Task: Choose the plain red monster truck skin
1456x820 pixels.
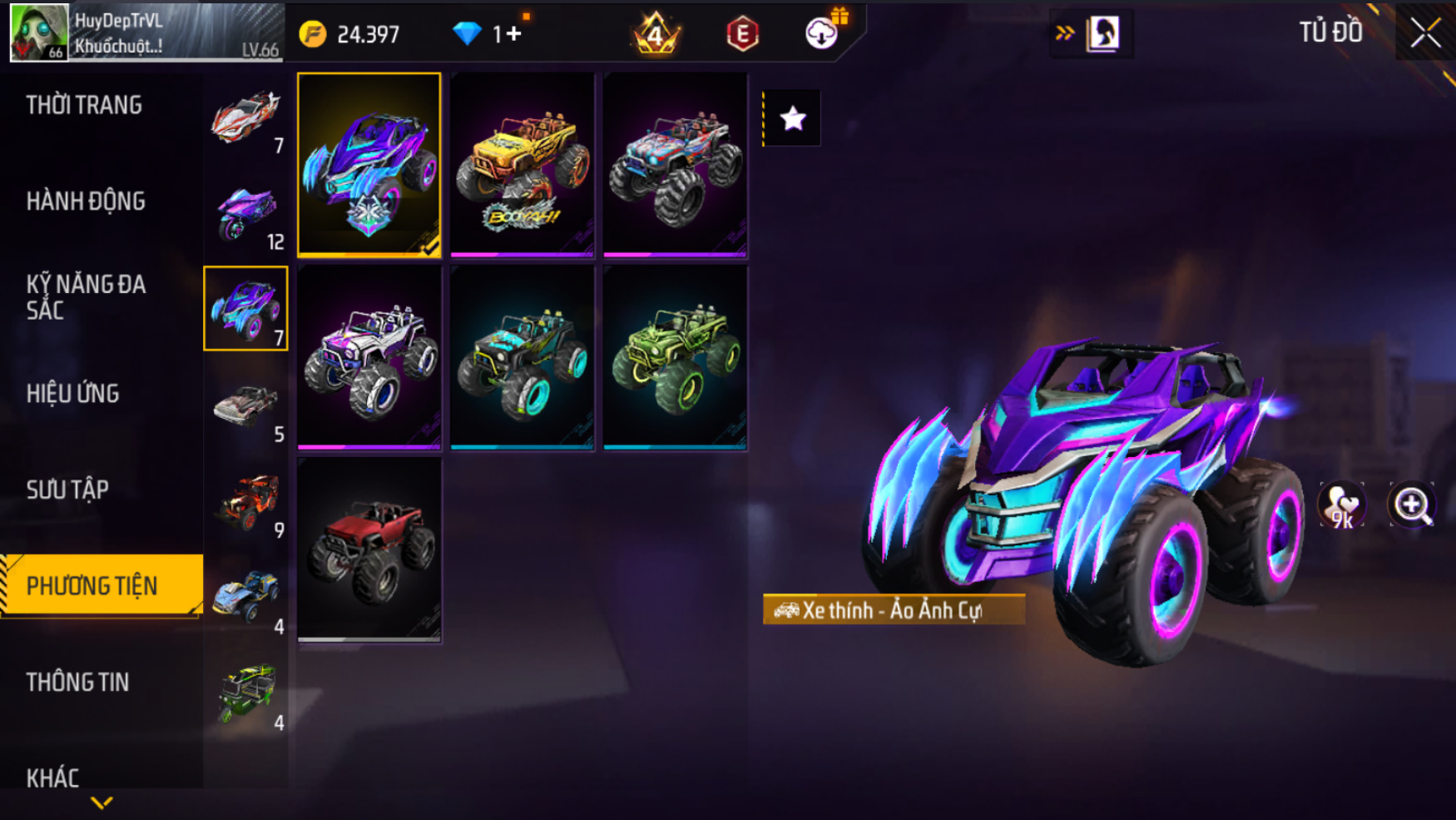Action: click(x=369, y=550)
